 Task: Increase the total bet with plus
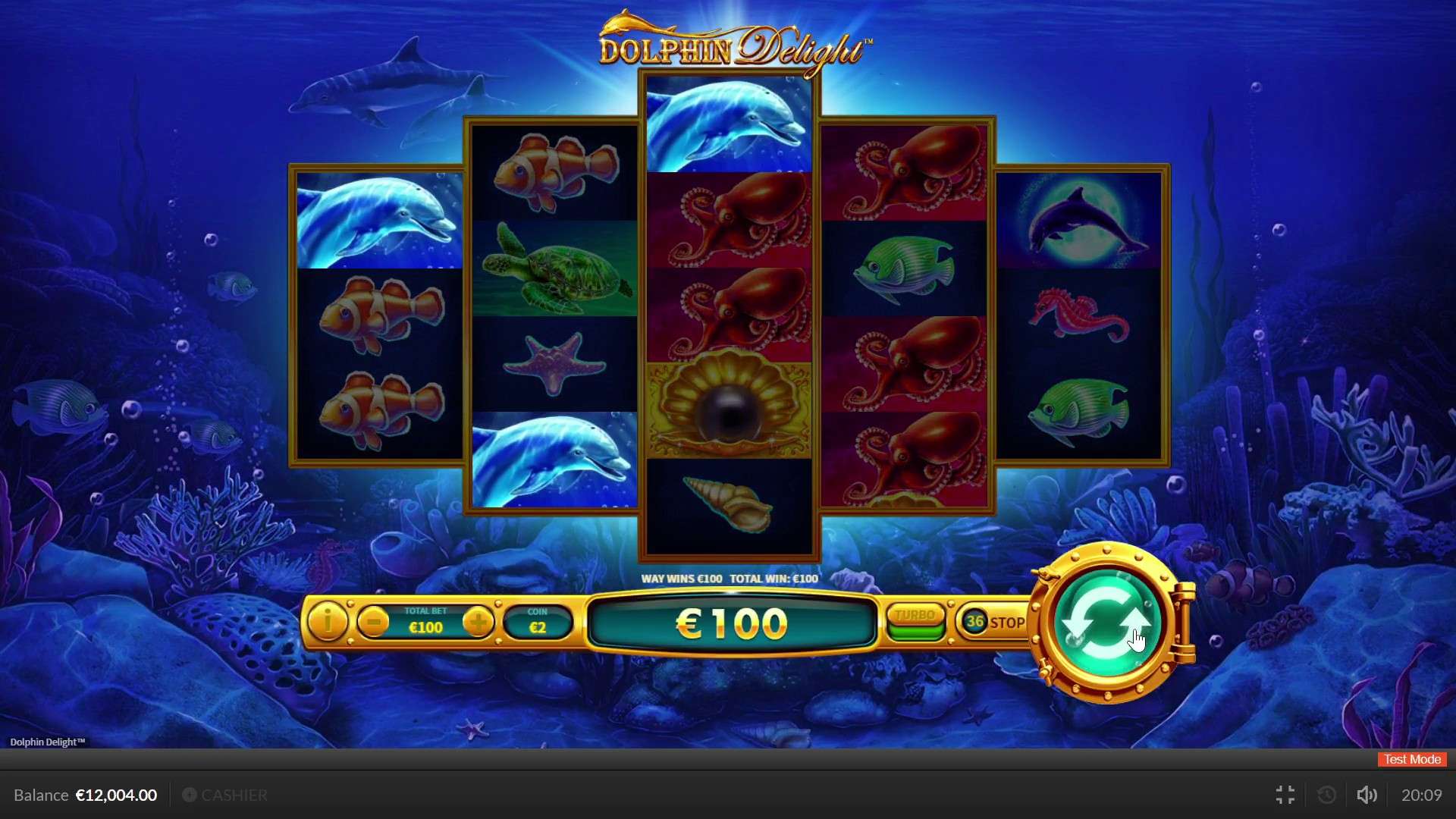coord(480,623)
